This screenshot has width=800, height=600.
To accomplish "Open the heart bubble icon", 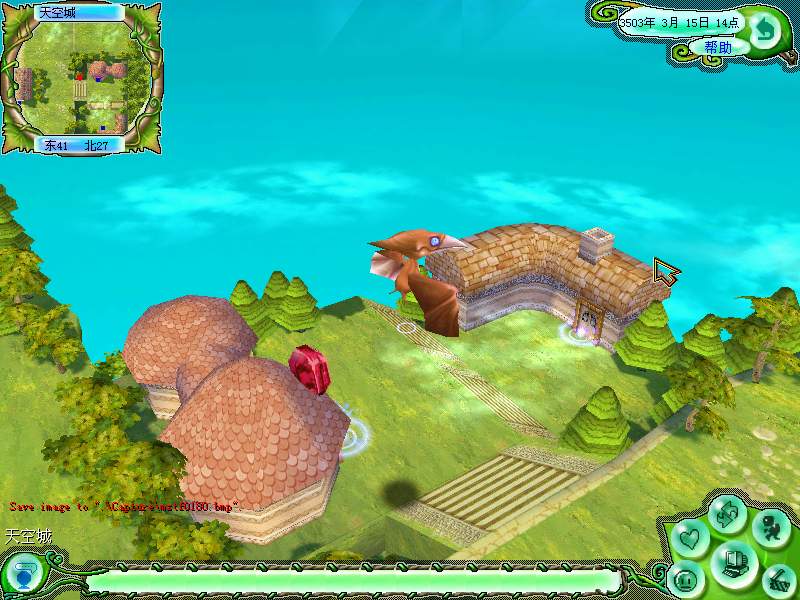I will coord(689,539).
